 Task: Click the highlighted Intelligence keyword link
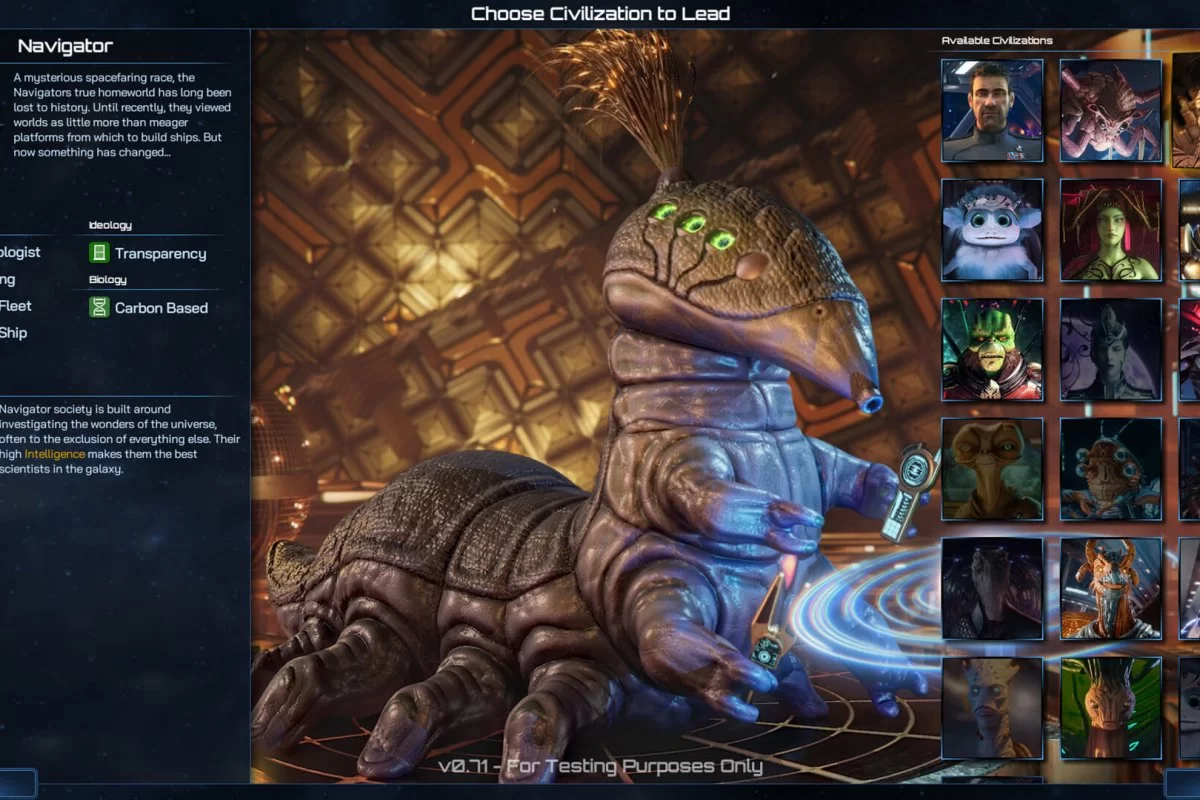pos(55,454)
